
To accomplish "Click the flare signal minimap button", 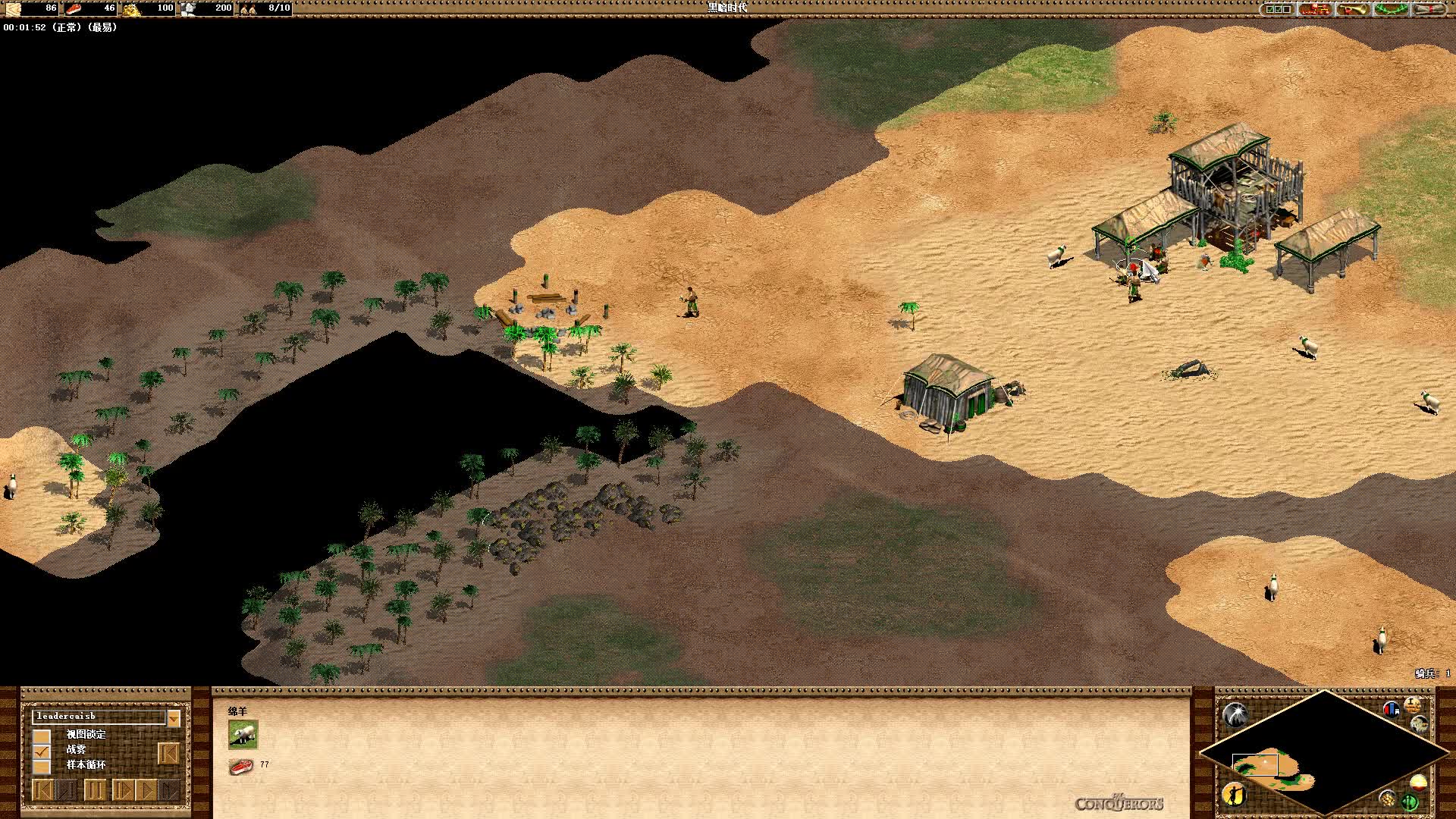I will point(1235,714).
